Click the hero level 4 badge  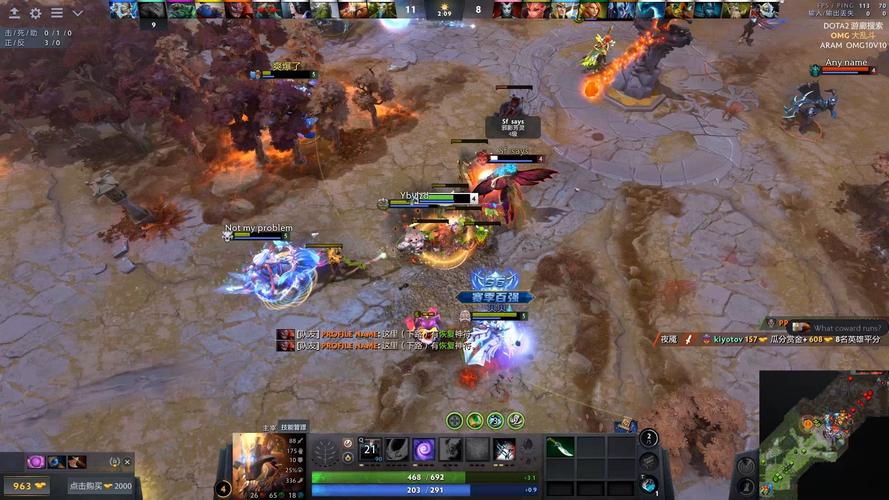pos(224,489)
